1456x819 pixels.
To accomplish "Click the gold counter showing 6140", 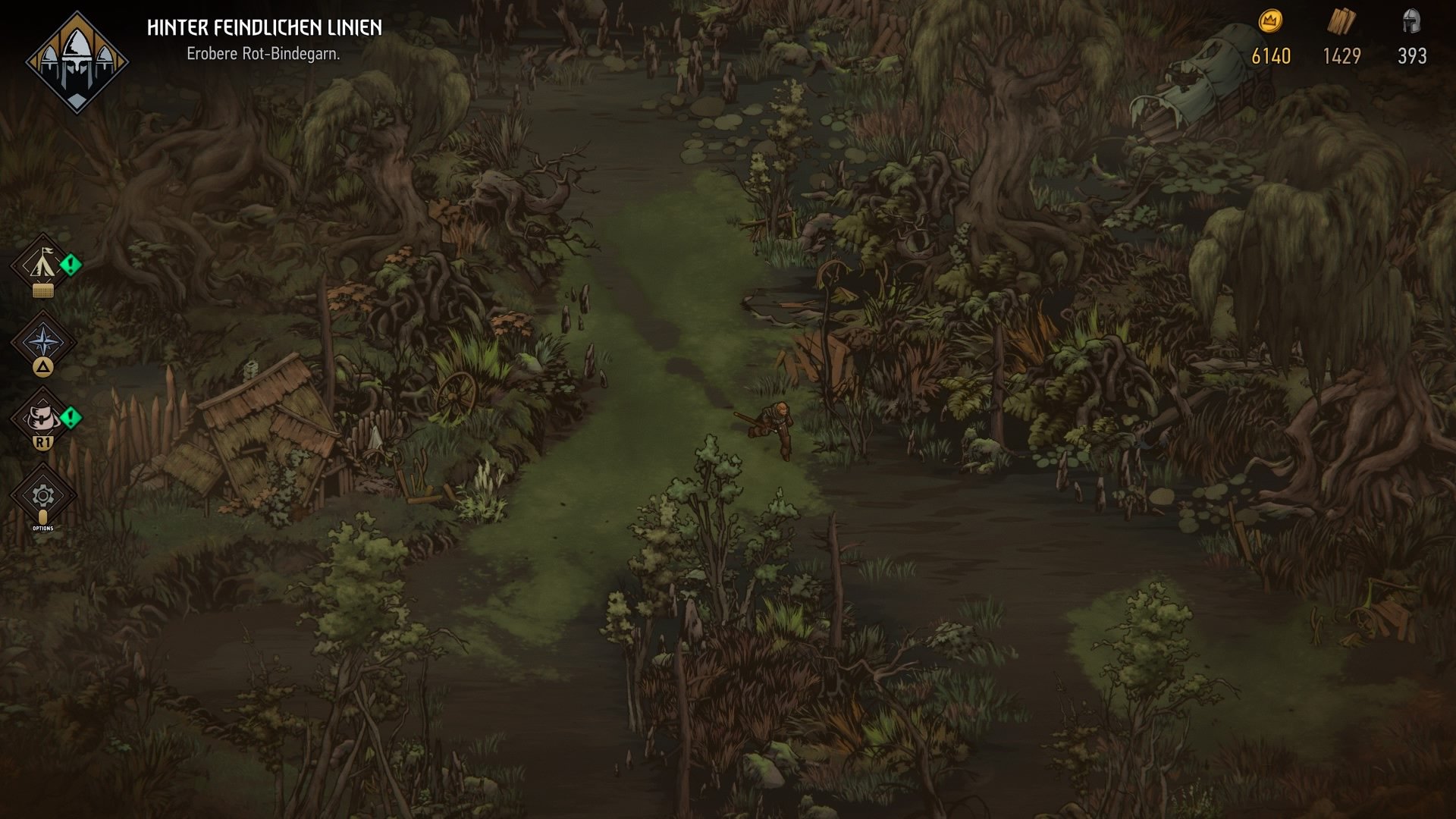I will [x=1270, y=54].
